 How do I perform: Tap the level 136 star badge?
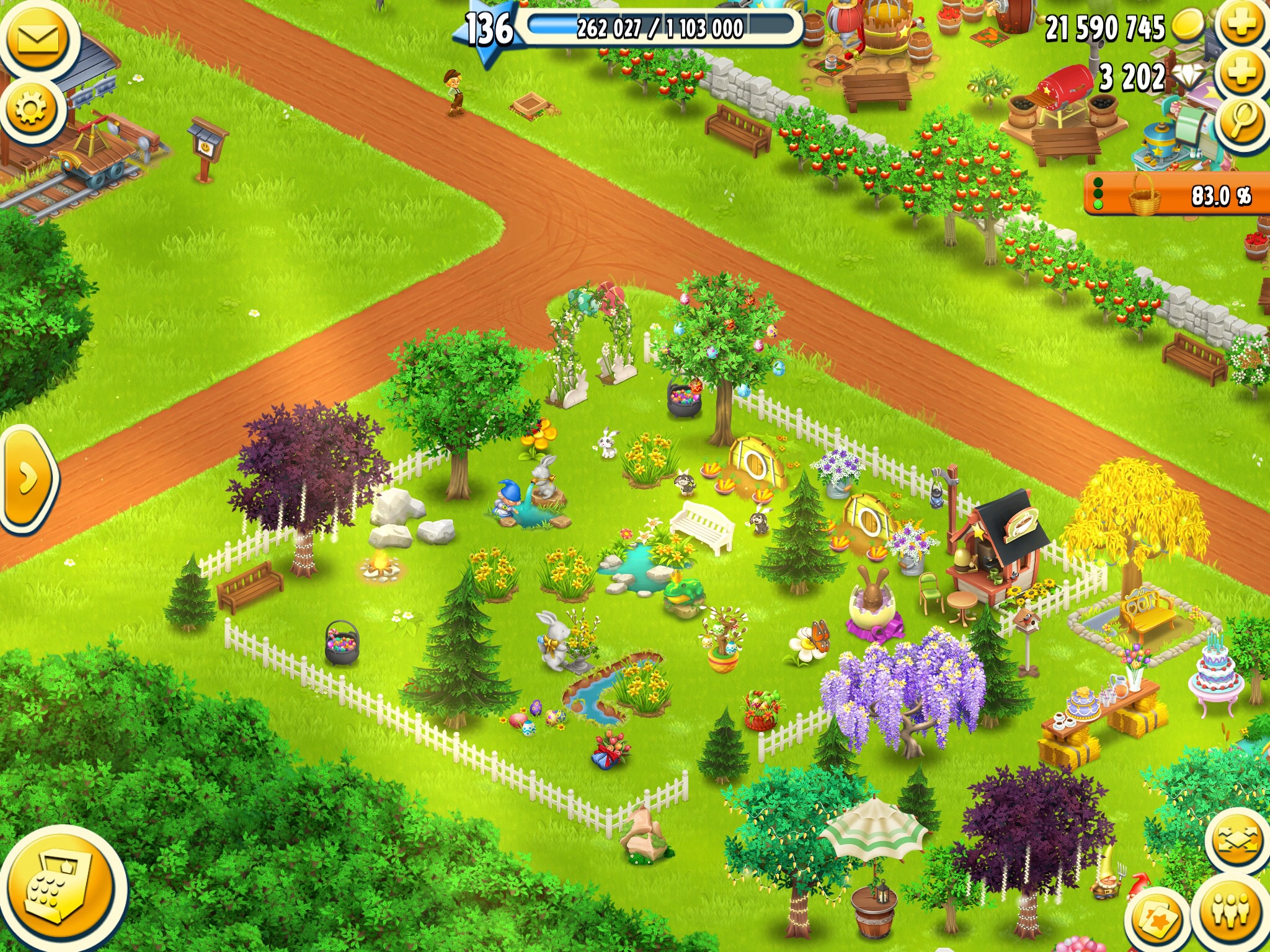[488, 30]
